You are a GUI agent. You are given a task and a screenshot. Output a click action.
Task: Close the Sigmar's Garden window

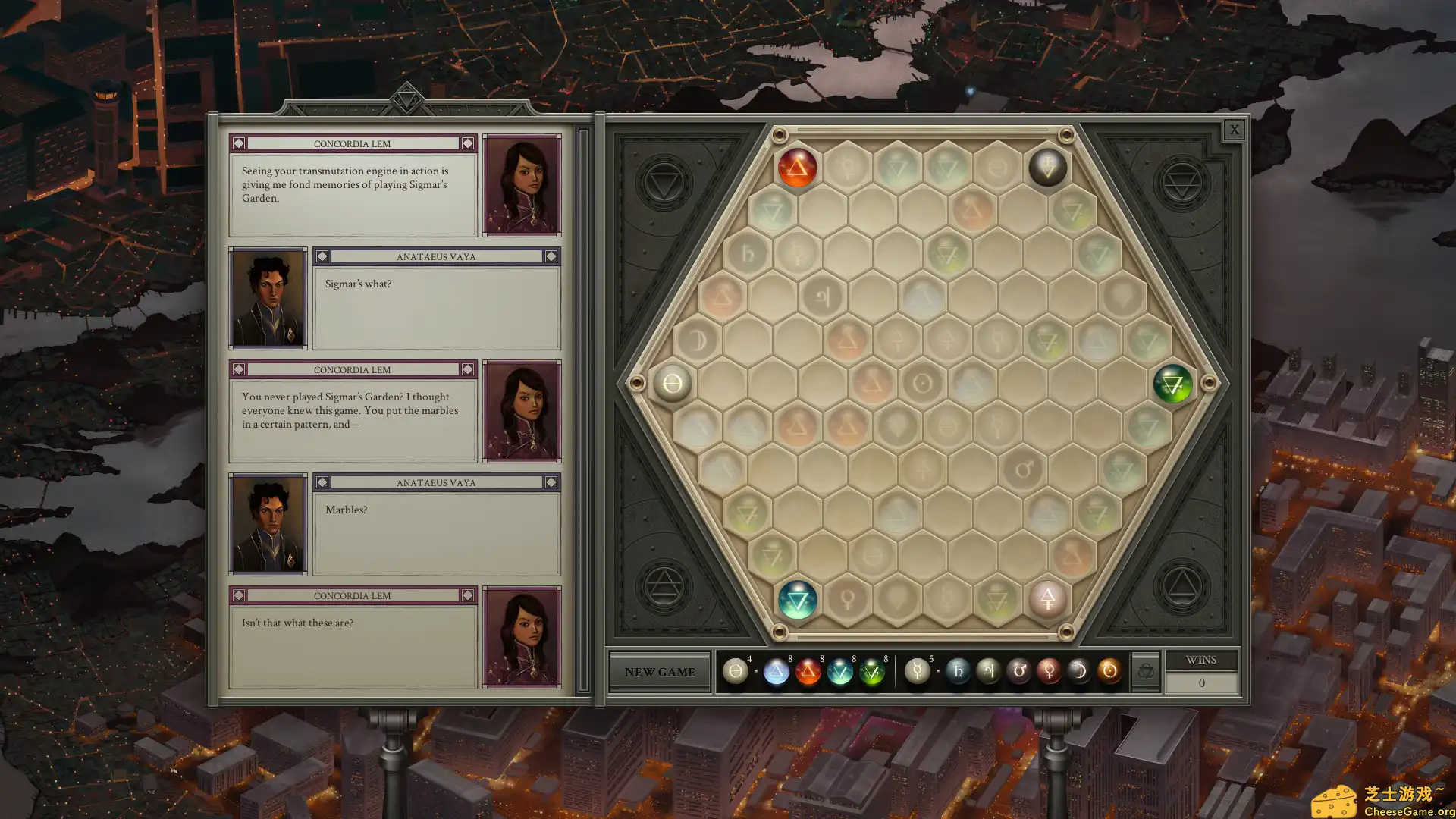pos(1234,130)
